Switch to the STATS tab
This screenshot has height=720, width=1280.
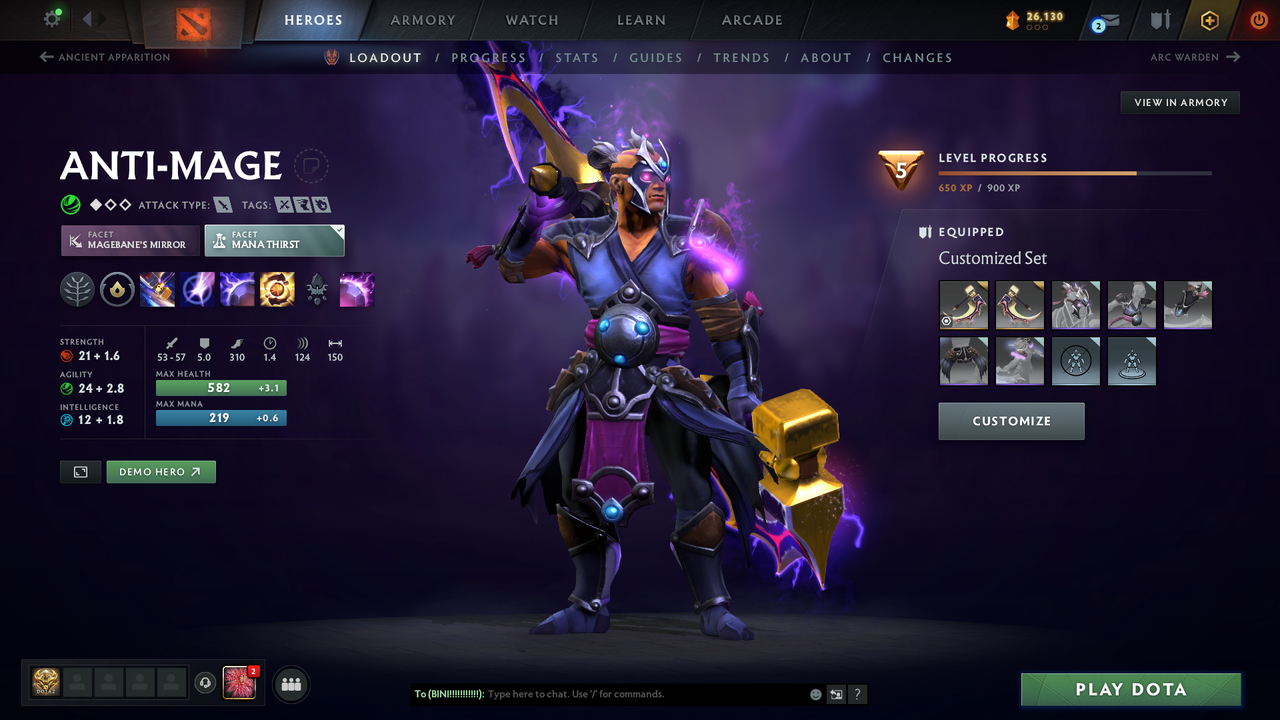(577, 57)
